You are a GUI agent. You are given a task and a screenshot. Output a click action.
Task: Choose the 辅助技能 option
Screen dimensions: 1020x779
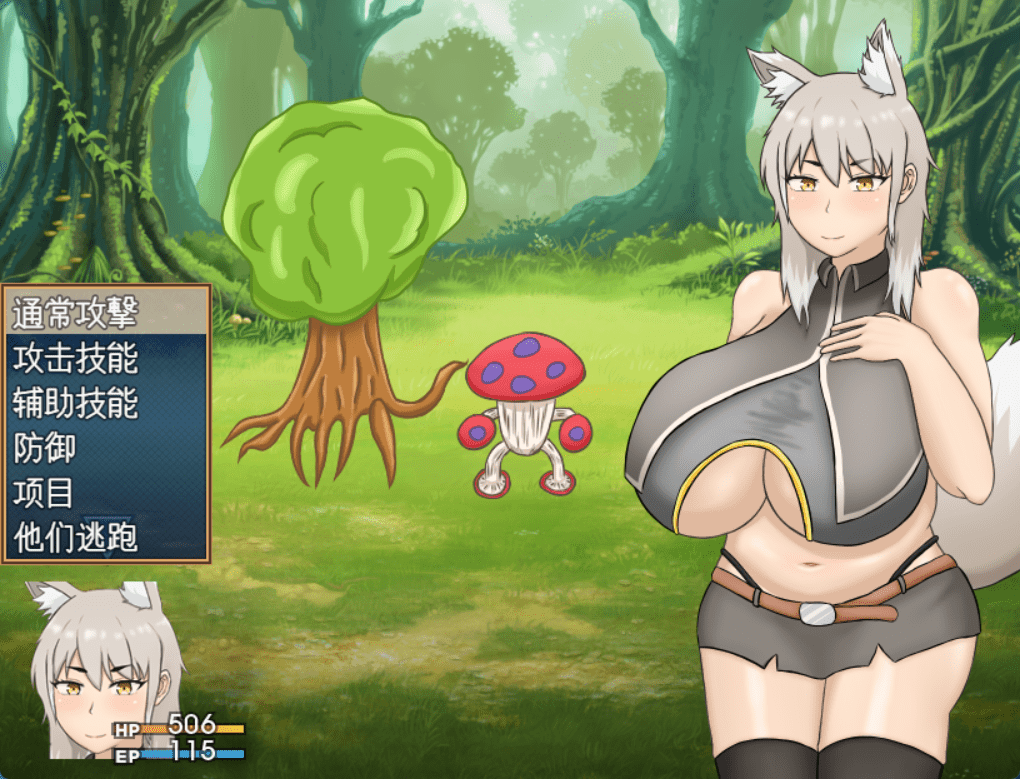pos(75,403)
